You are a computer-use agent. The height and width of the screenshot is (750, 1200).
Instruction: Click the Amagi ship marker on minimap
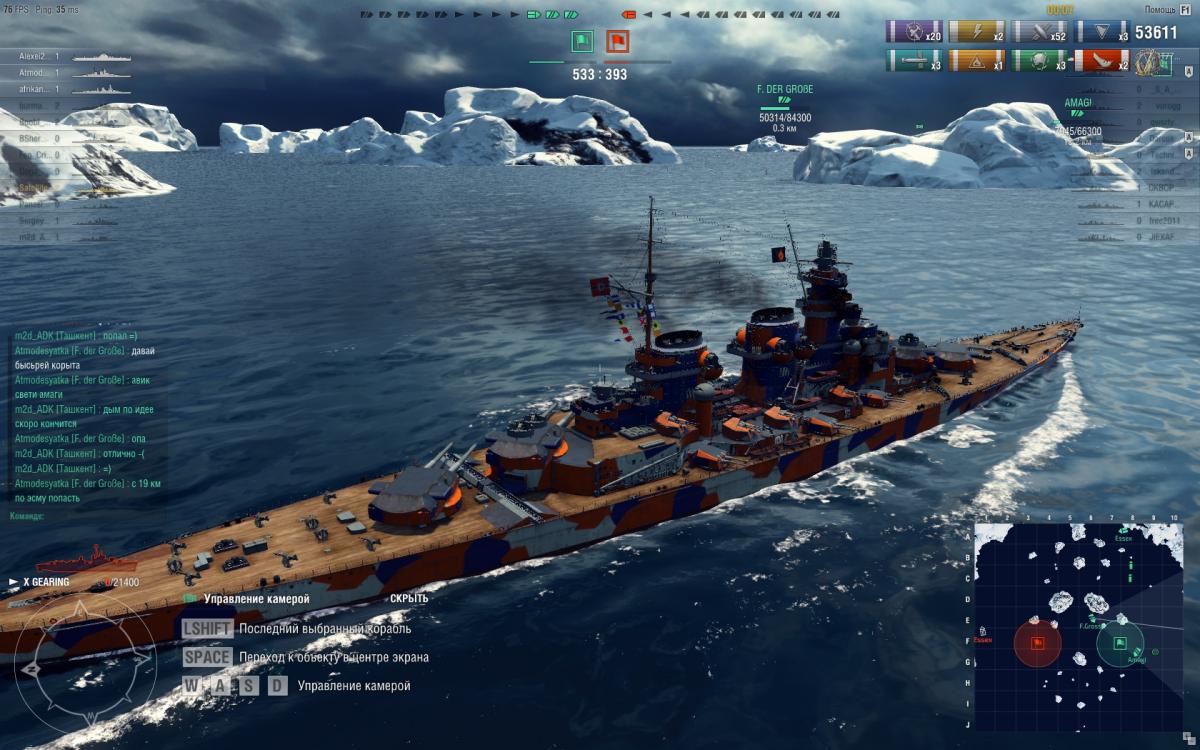(1137, 652)
